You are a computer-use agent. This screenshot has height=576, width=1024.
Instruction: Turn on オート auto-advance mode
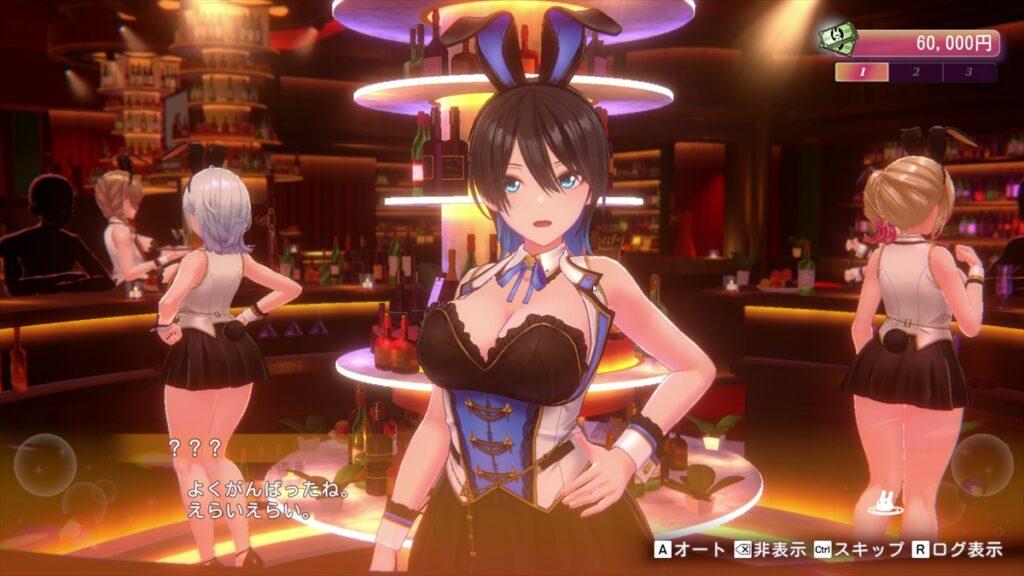tap(691, 549)
